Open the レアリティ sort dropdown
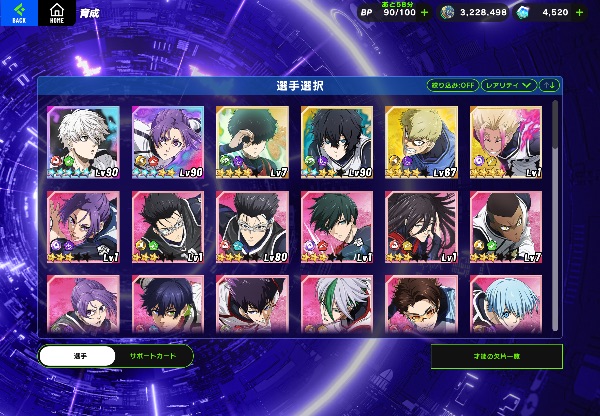 (509, 85)
